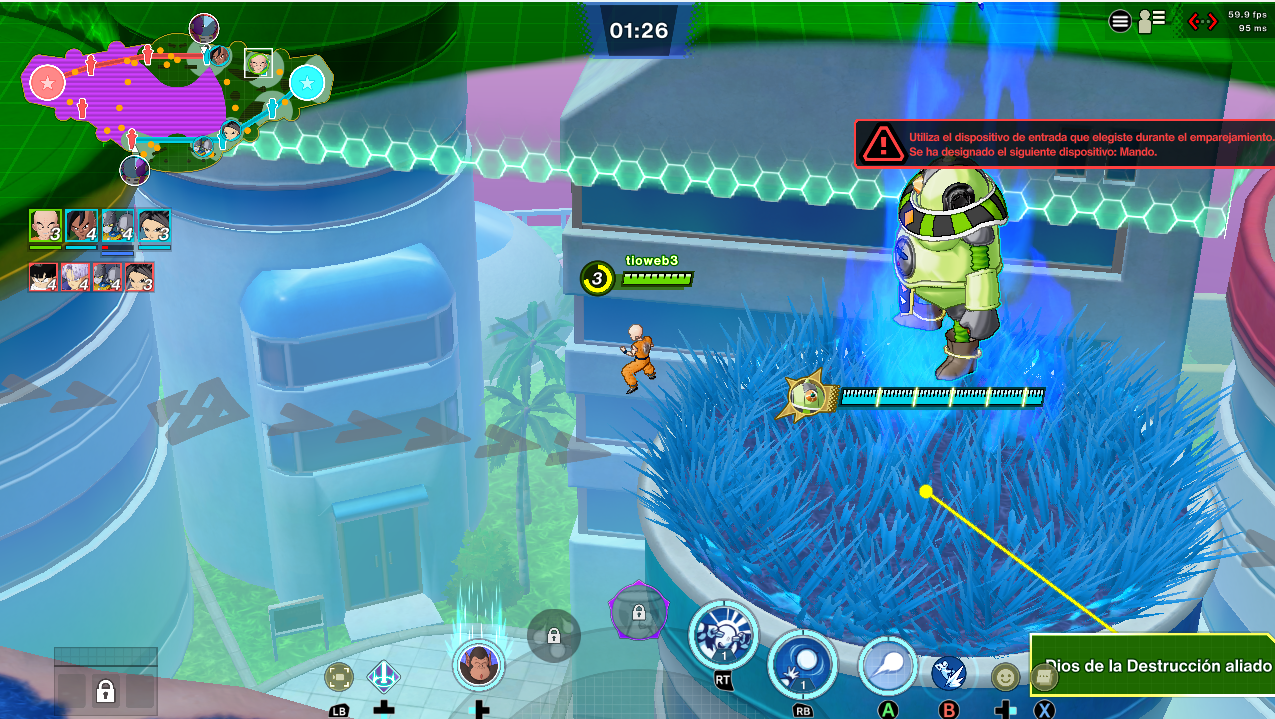
Task: Open the chat message bubble icon
Action: point(1044,677)
